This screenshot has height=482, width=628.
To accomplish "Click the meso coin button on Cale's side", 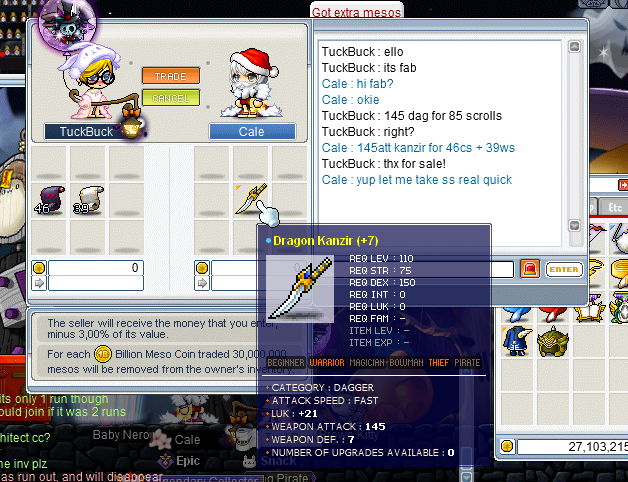I will point(205,268).
